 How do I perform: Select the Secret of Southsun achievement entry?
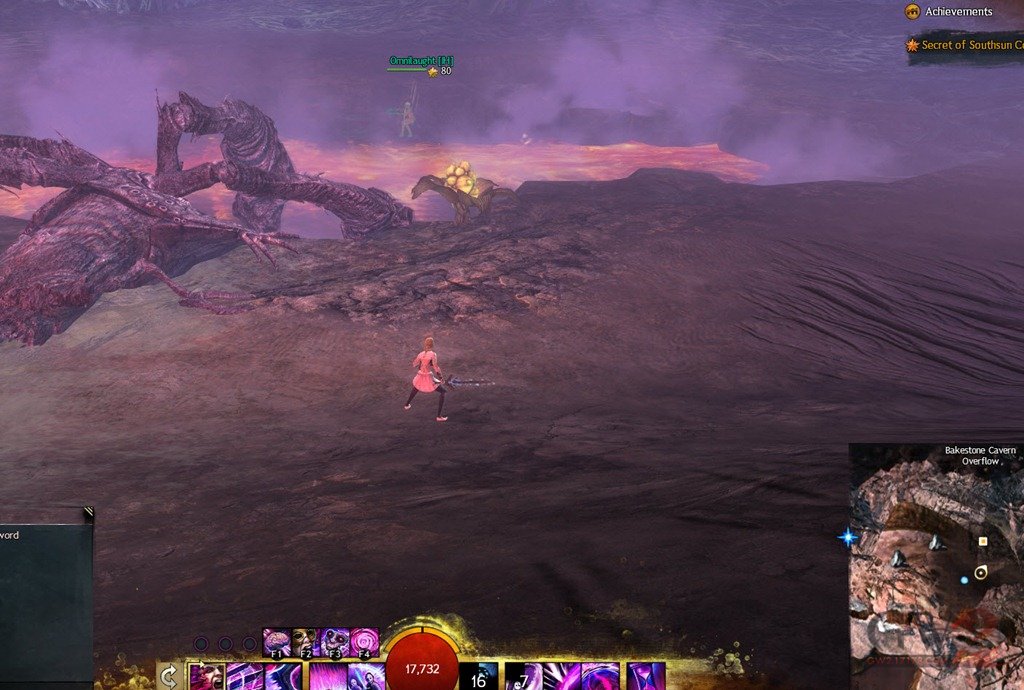pyautogui.click(x=965, y=45)
